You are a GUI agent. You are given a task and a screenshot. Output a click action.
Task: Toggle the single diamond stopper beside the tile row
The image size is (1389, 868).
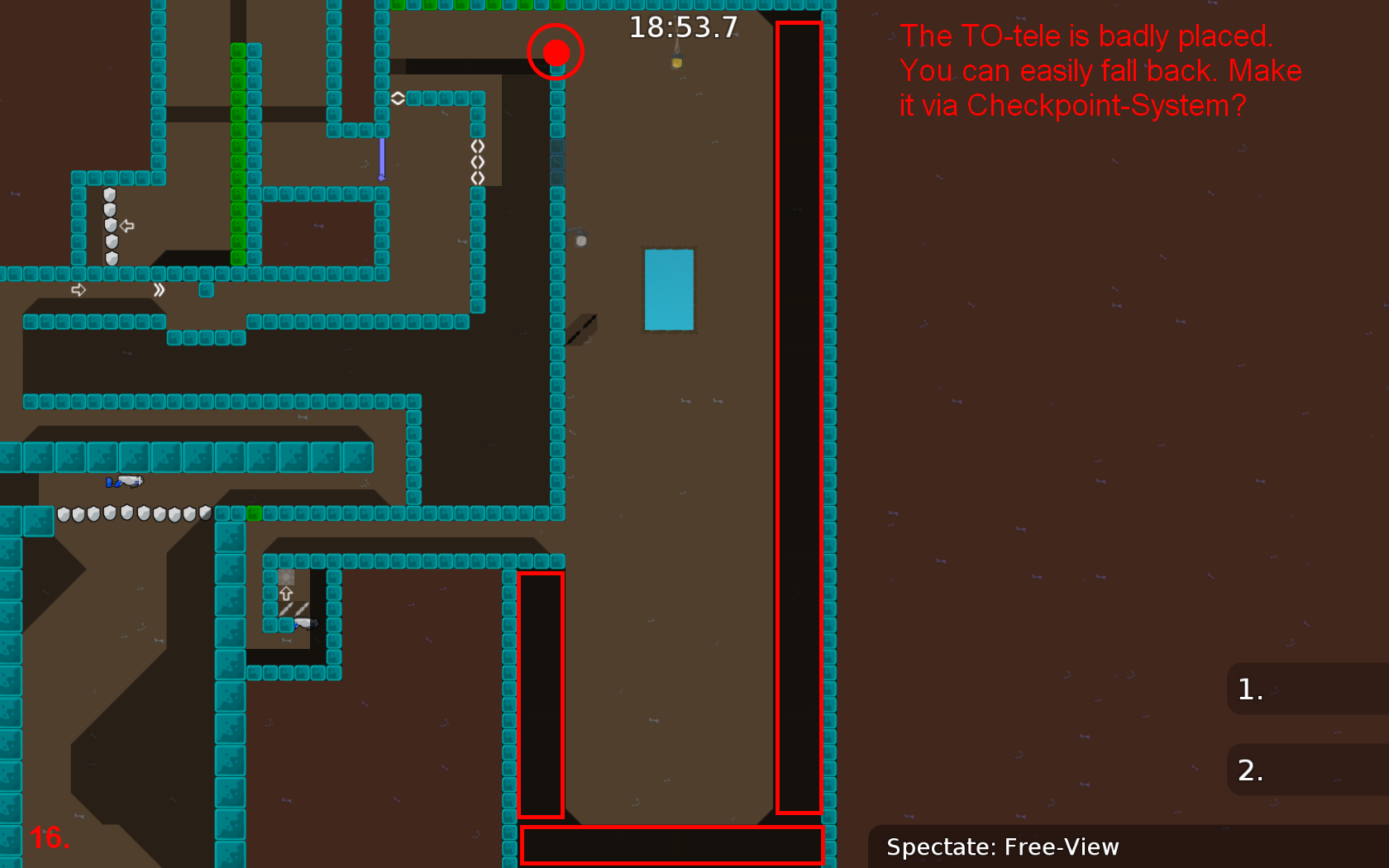coord(398,97)
